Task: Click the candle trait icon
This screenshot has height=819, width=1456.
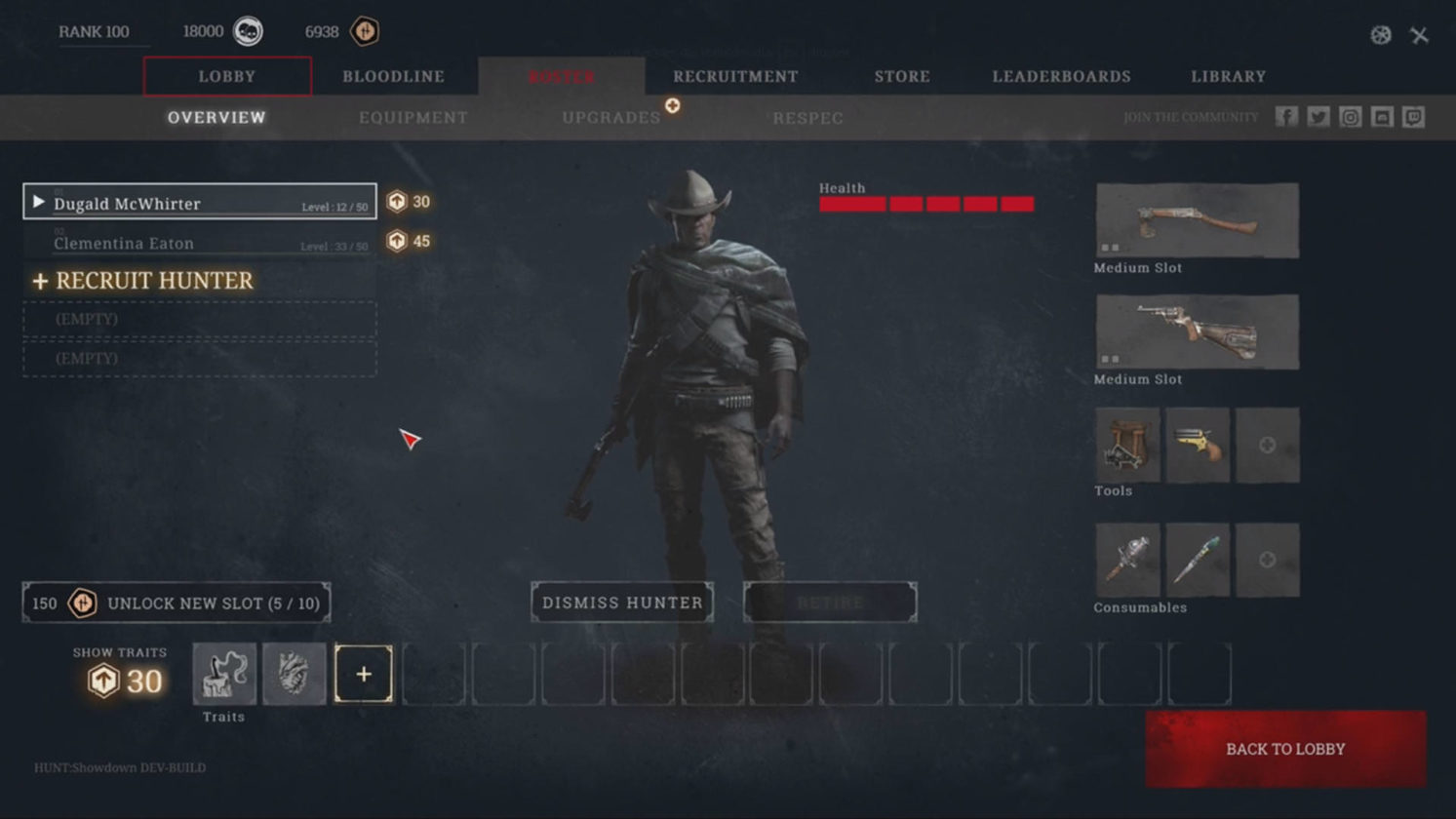Action: [x=223, y=673]
